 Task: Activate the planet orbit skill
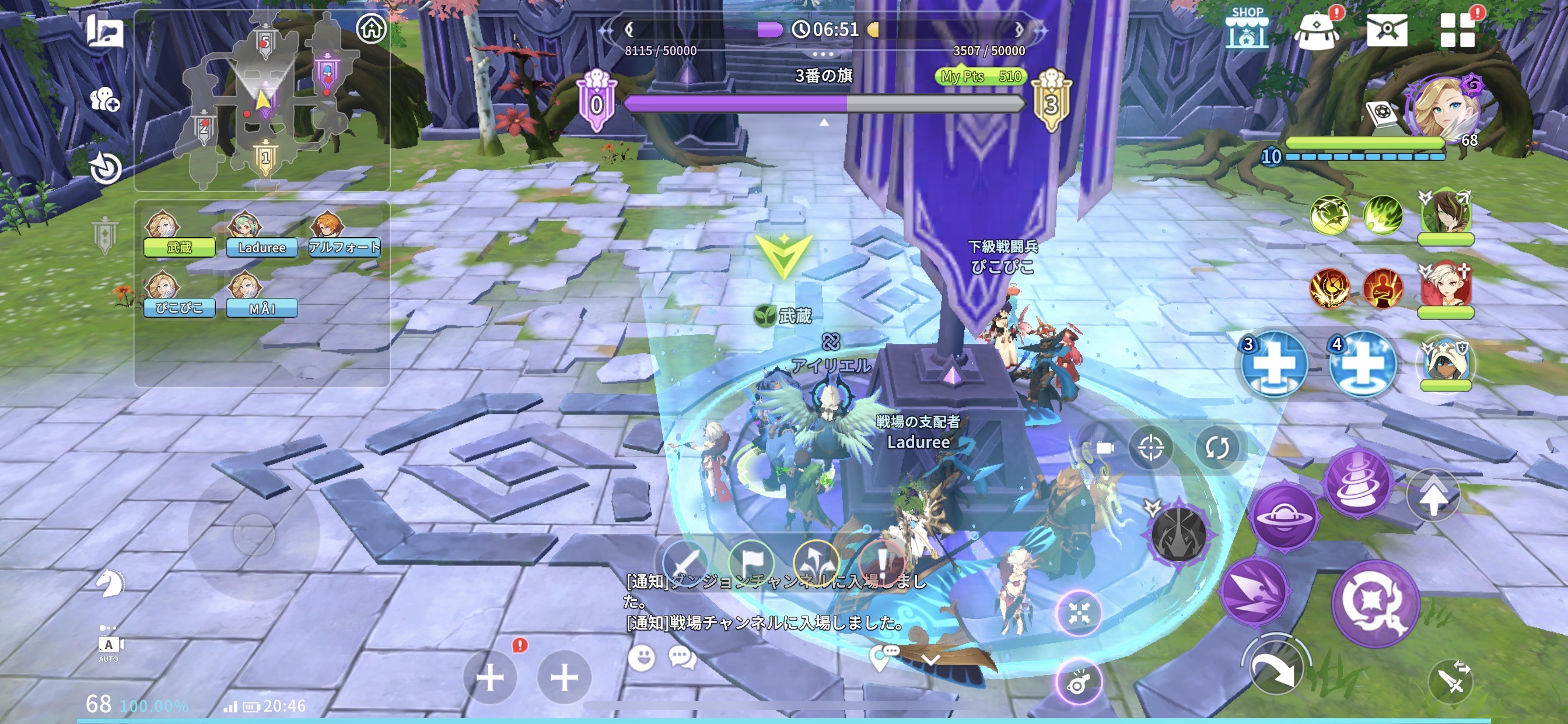[x=1284, y=517]
